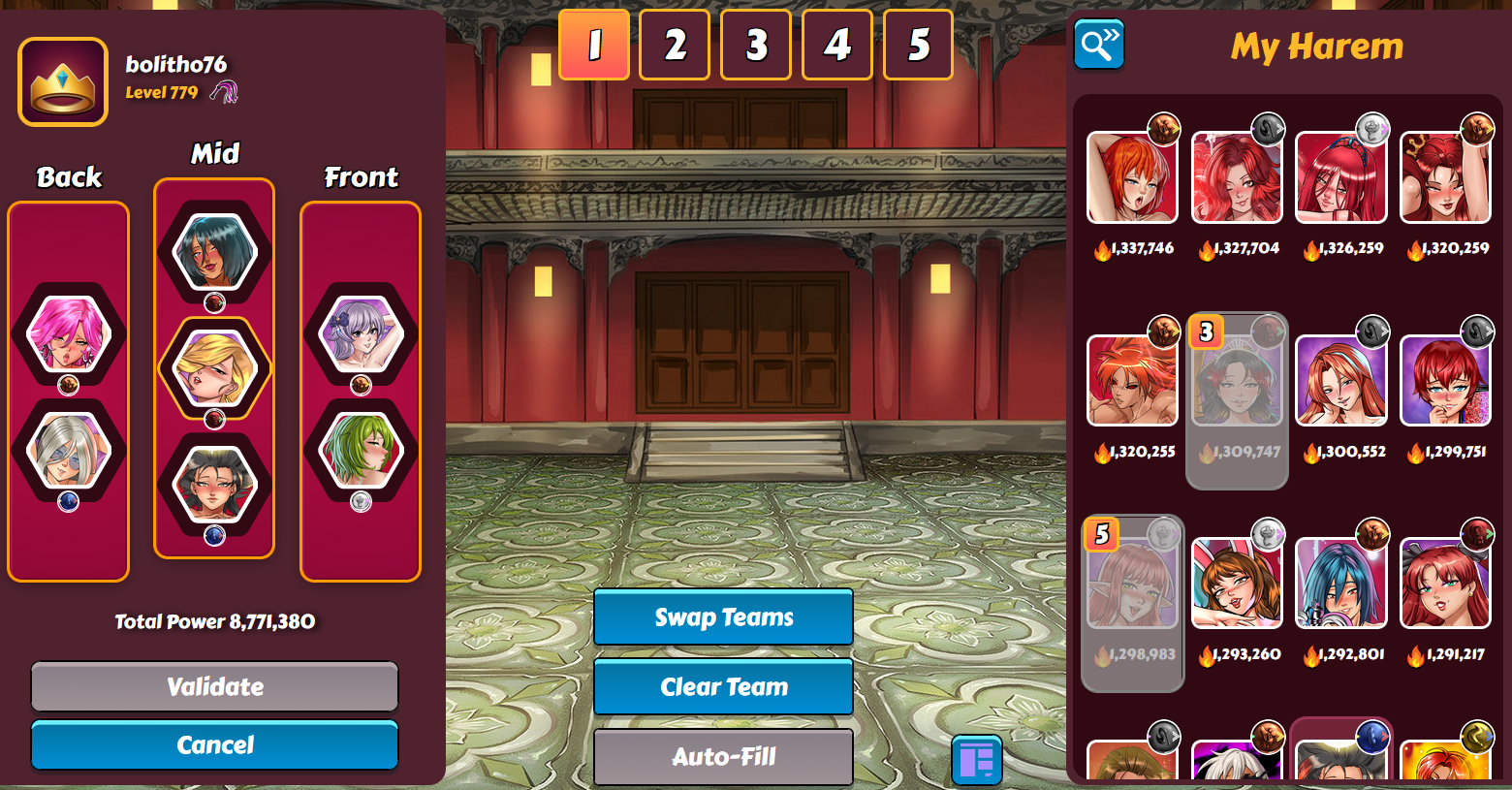
Task: Select team tab 3
Action: coord(756,45)
